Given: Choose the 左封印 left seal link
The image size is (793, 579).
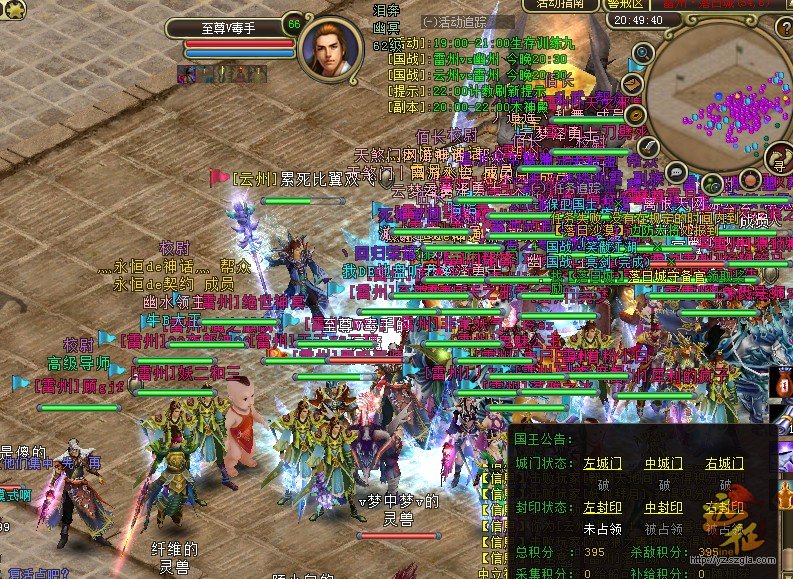Looking at the screenshot, I should 603,508.
